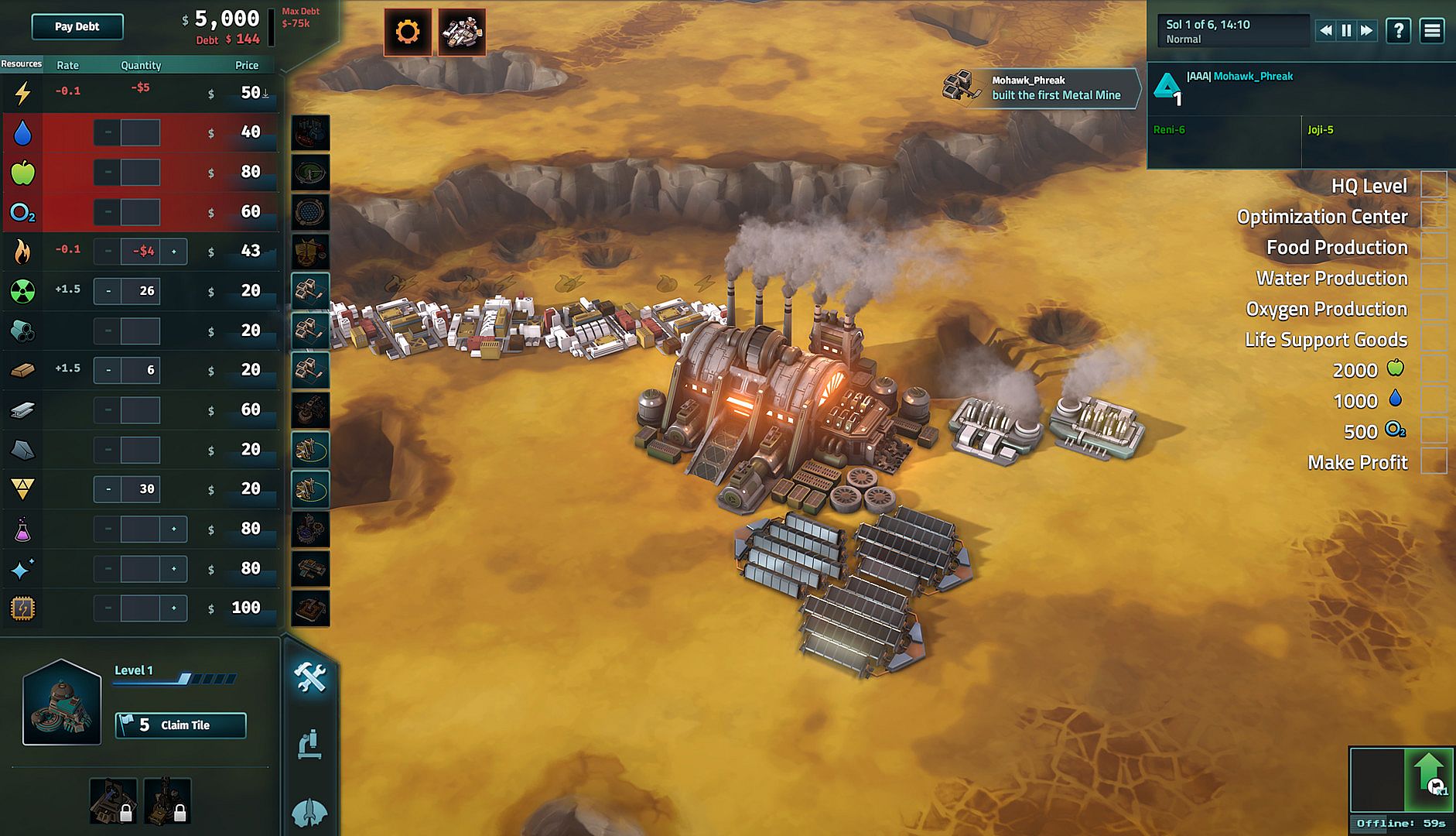The image size is (1456, 836).
Task: Select the Mohawk_Phreak player panel
Action: [x=1238, y=87]
